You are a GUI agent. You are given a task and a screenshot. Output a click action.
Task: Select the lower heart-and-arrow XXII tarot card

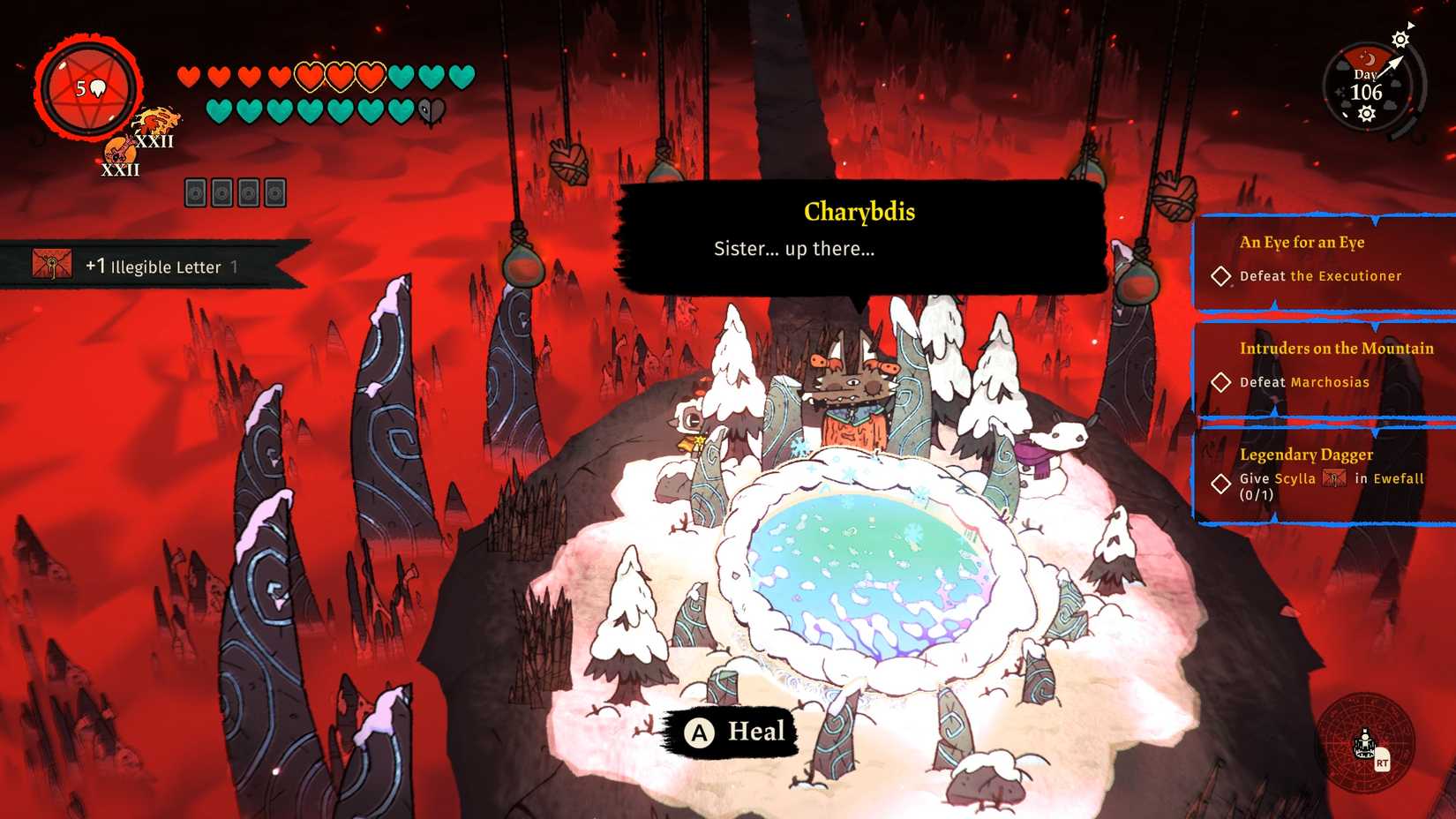(x=120, y=154)
